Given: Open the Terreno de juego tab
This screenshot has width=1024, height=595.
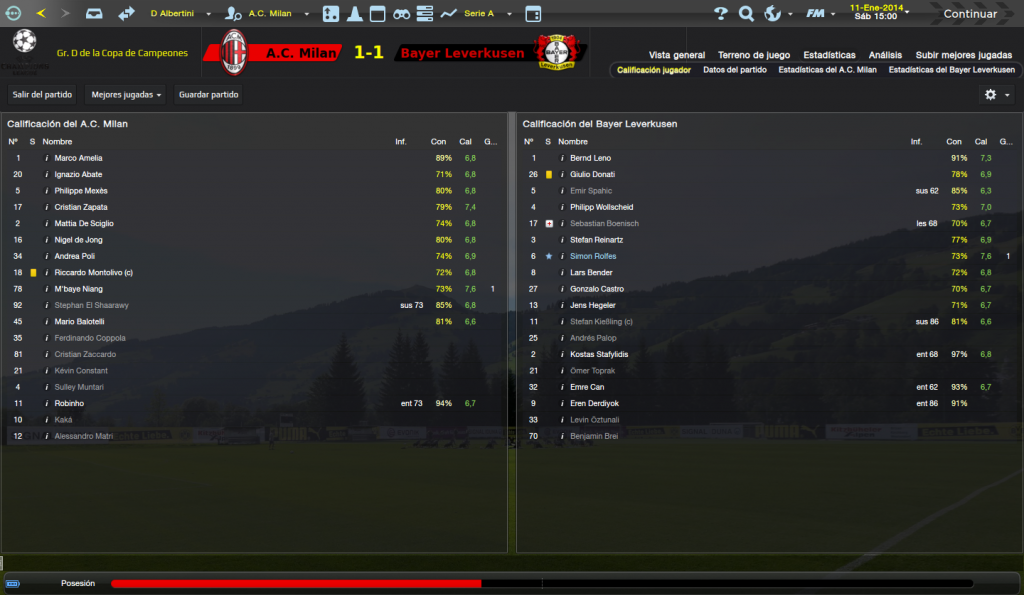Looking at the screenshot, I should click(753, 55).
